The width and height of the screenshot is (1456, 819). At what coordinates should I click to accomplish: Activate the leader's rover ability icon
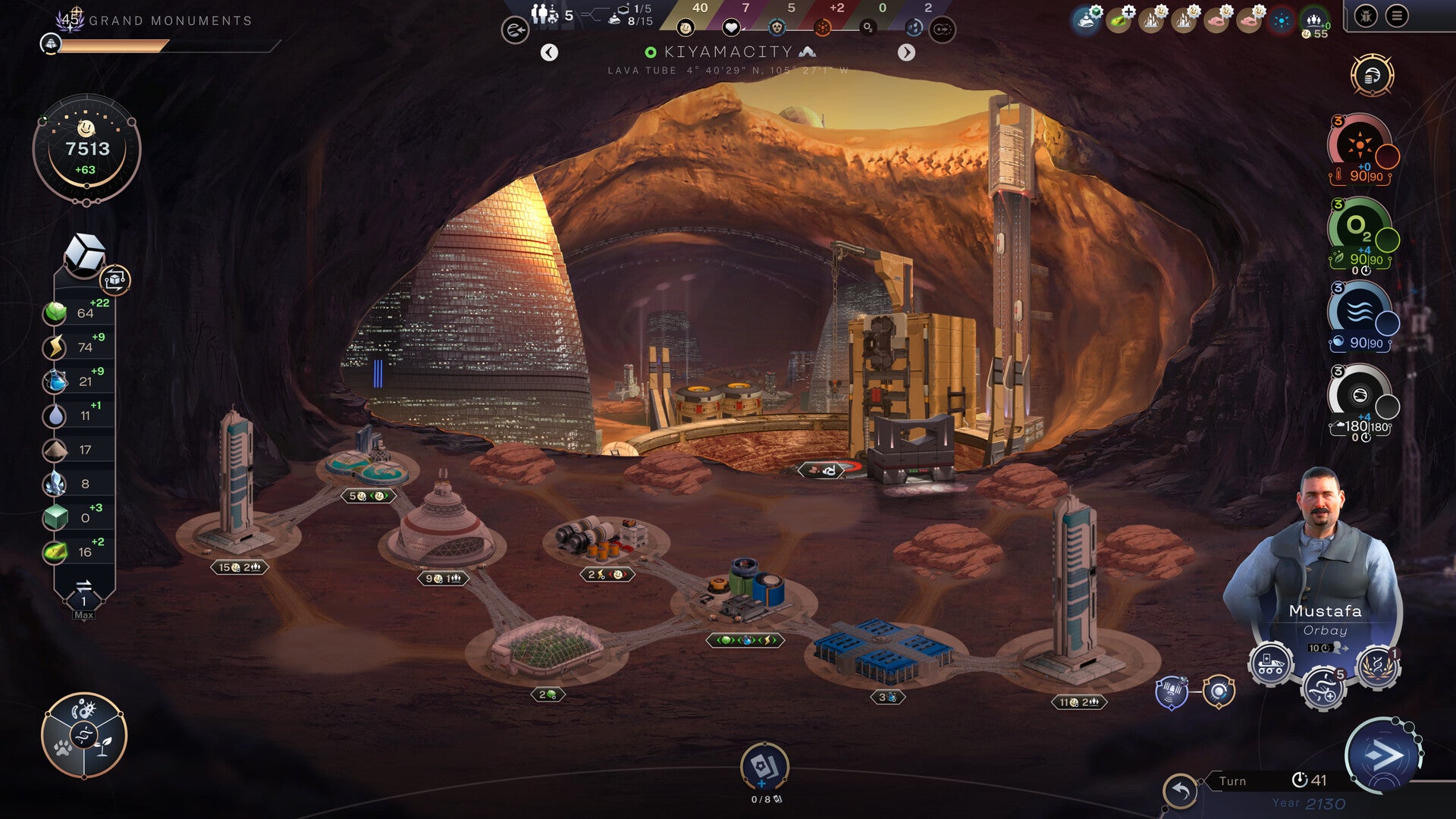1270,664
